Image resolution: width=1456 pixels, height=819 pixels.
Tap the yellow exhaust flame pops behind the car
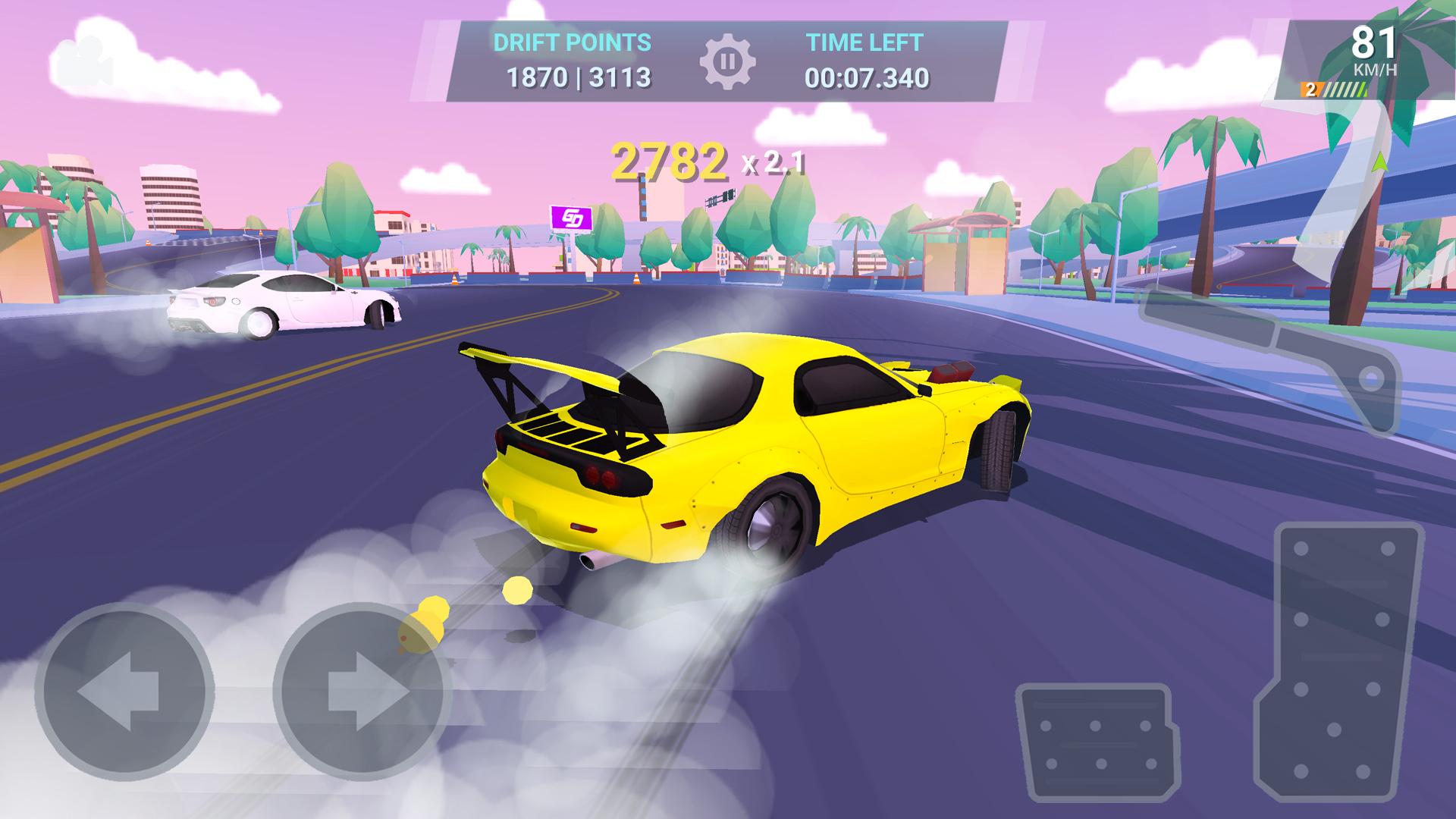[x=432, y=618]
